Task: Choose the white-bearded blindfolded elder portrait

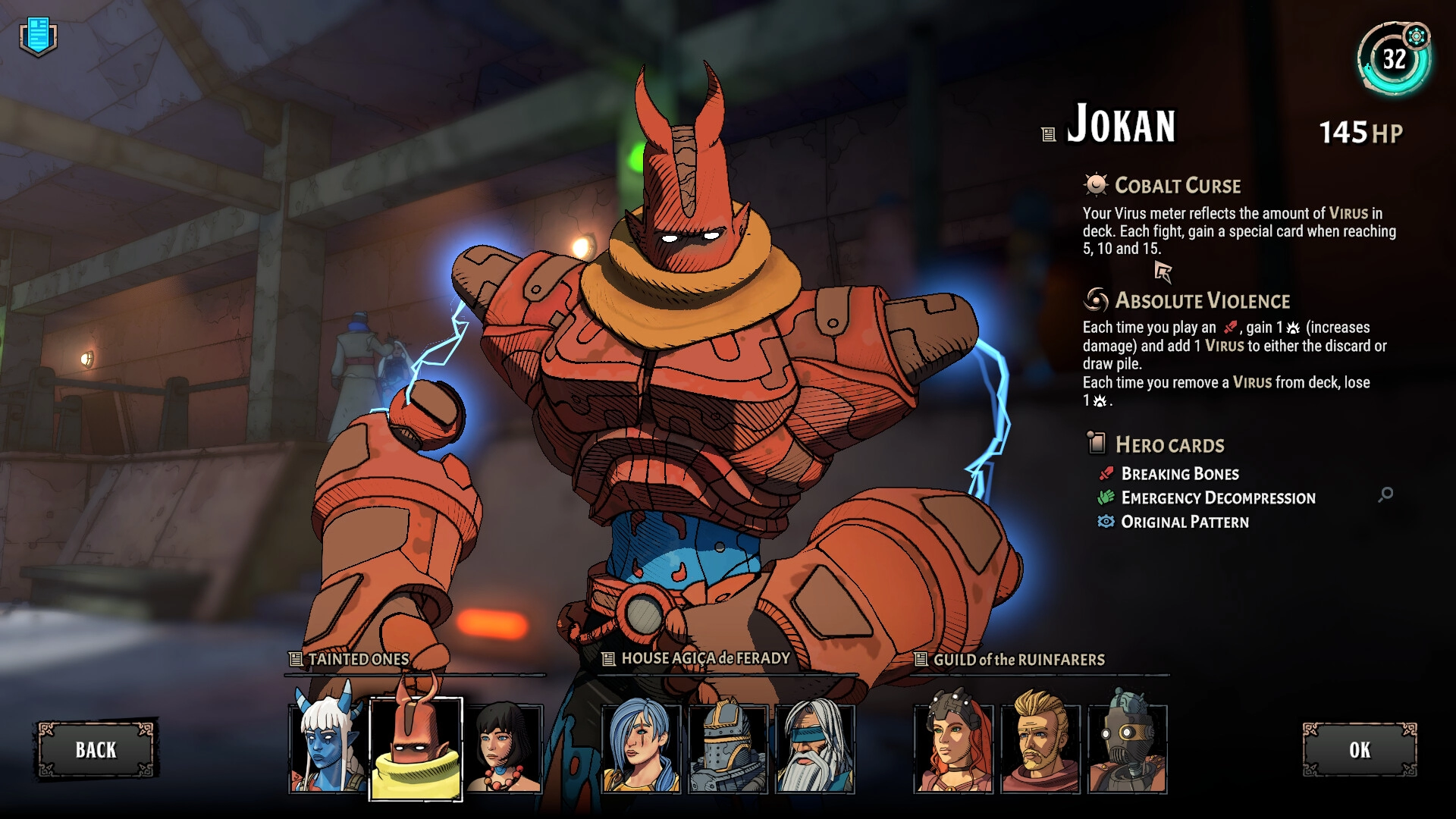Action: 815,748
